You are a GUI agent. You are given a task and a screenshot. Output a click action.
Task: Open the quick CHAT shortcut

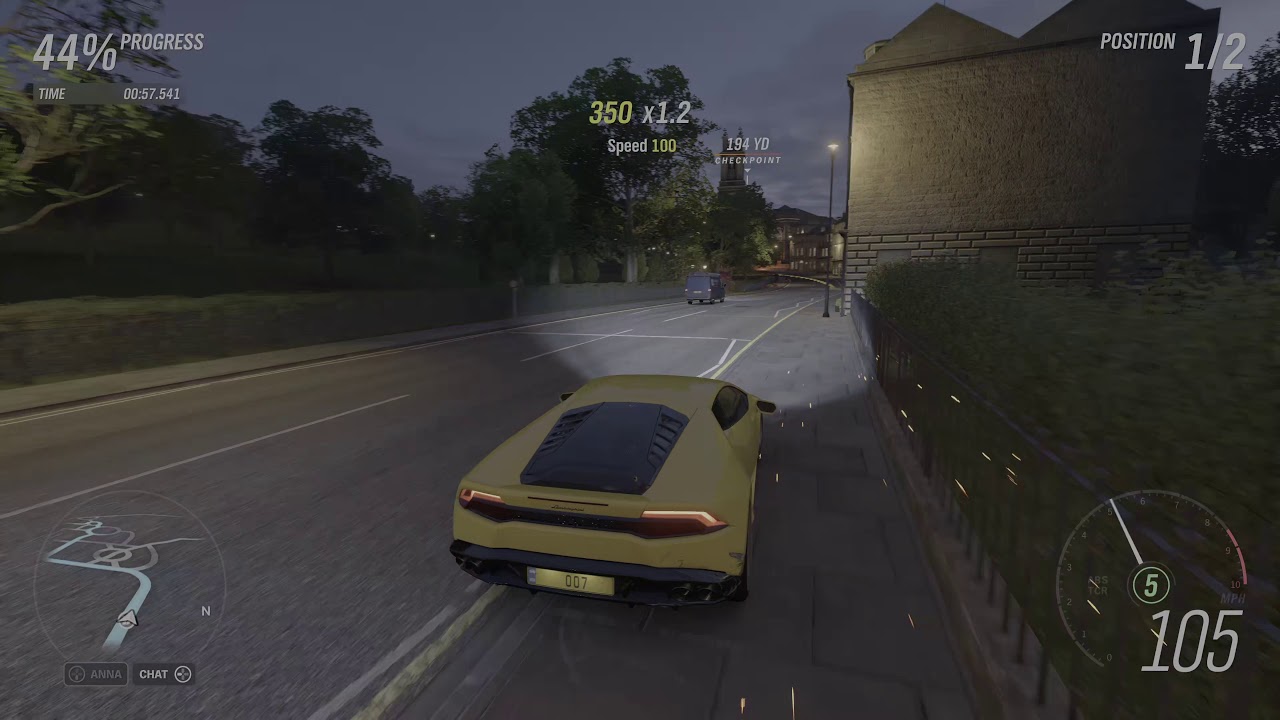pyautogui.click(x=164, y=674)
